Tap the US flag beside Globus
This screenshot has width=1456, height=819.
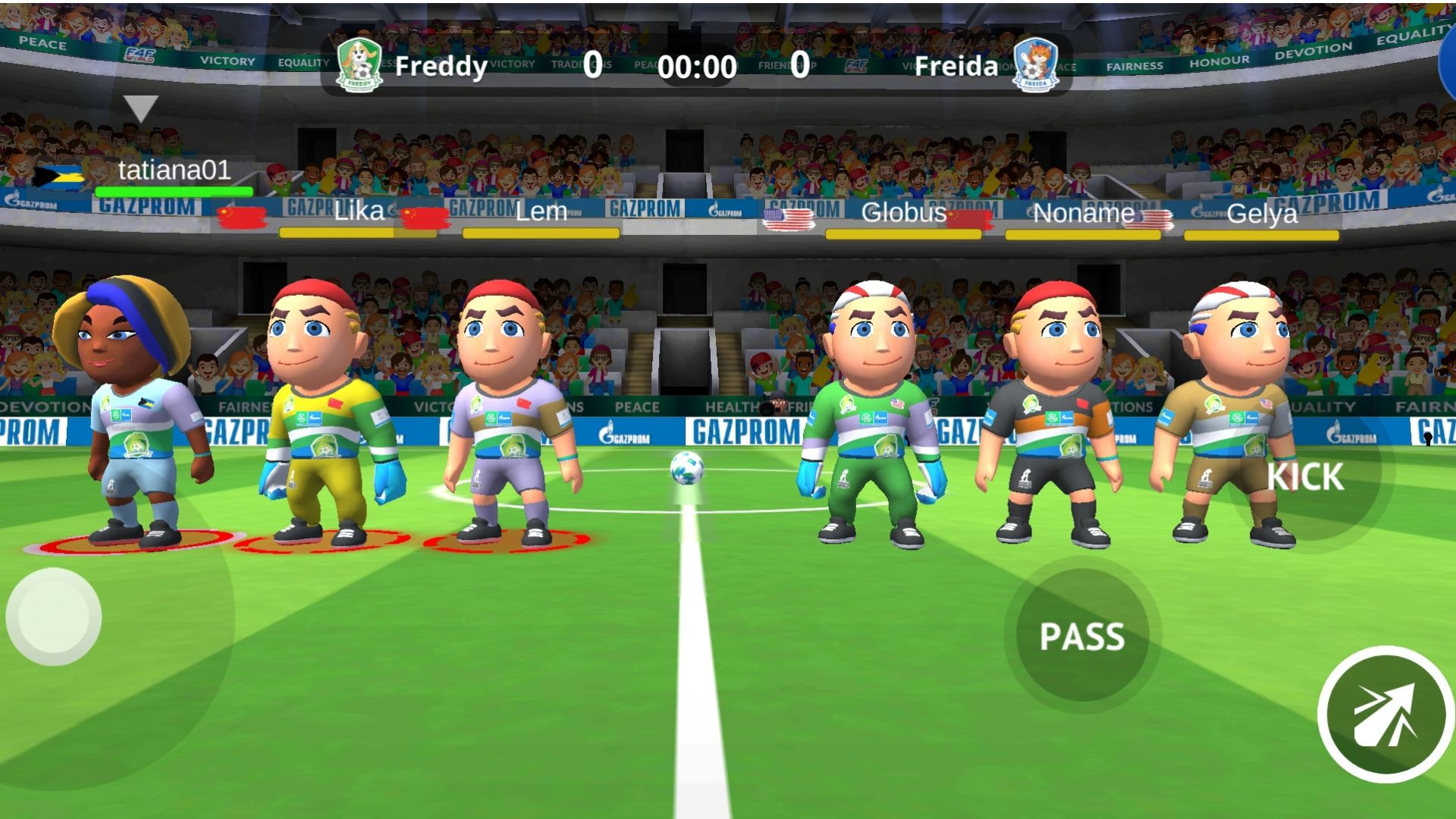coord(789,218)
